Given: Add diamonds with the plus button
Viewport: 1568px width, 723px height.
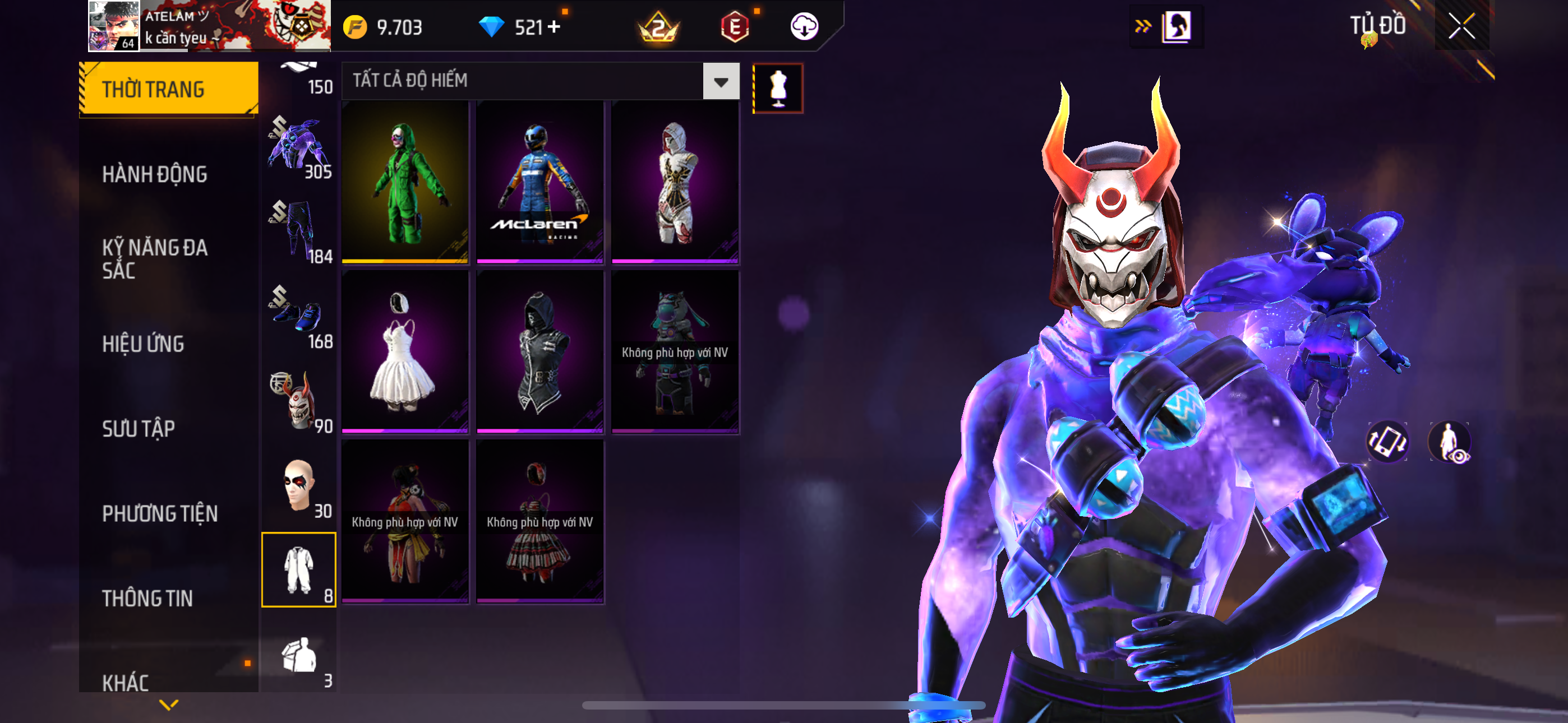Looking at the screenshot, I should [x=554, y=27].
